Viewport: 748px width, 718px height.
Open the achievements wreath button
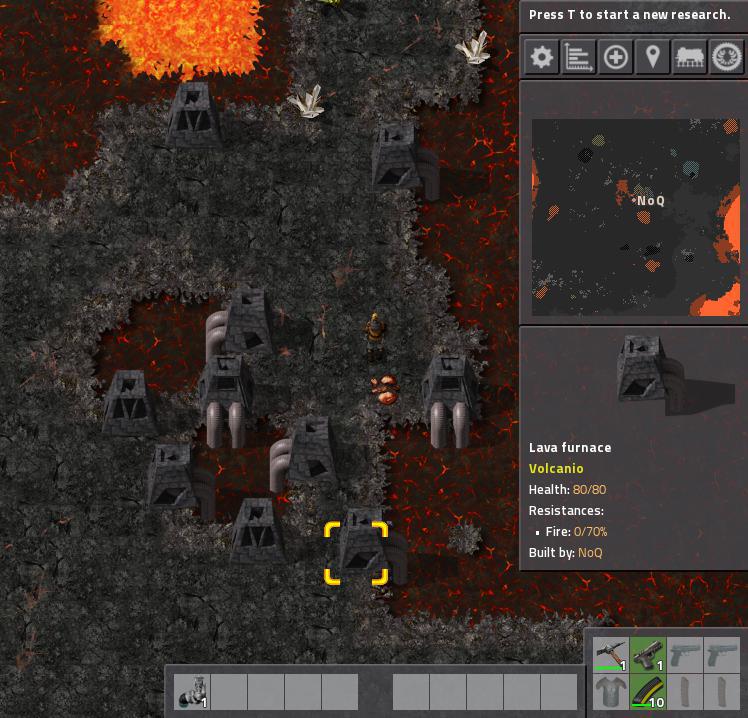(727, 57)
